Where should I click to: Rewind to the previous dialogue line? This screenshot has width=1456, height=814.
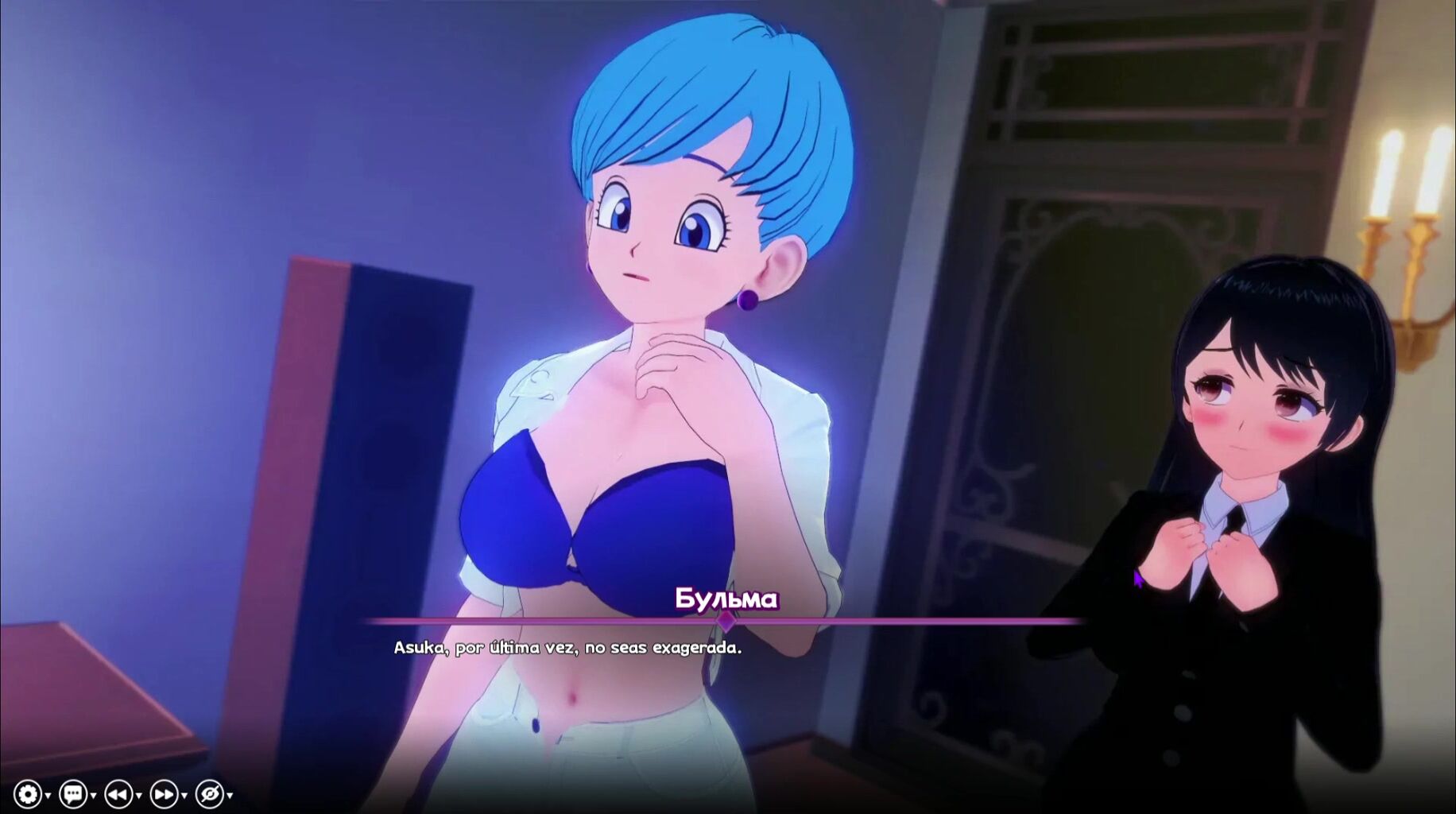[118, 793]
